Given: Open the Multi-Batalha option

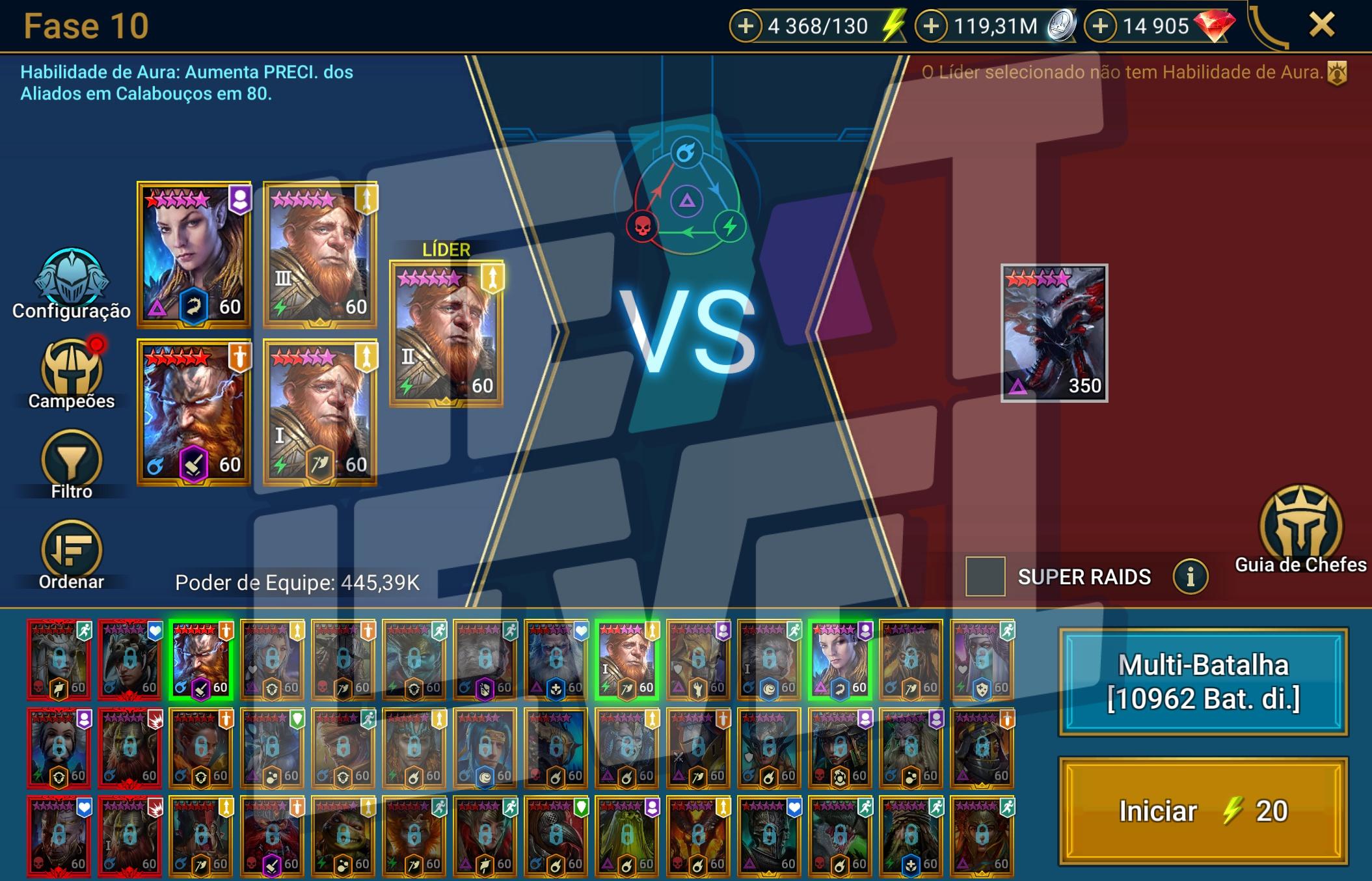Looking at the screenshot, I should pos(1203,682).
